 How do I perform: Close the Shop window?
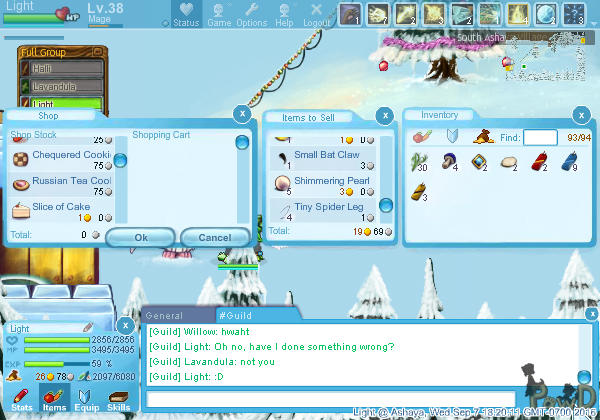(x=240, y=114)
